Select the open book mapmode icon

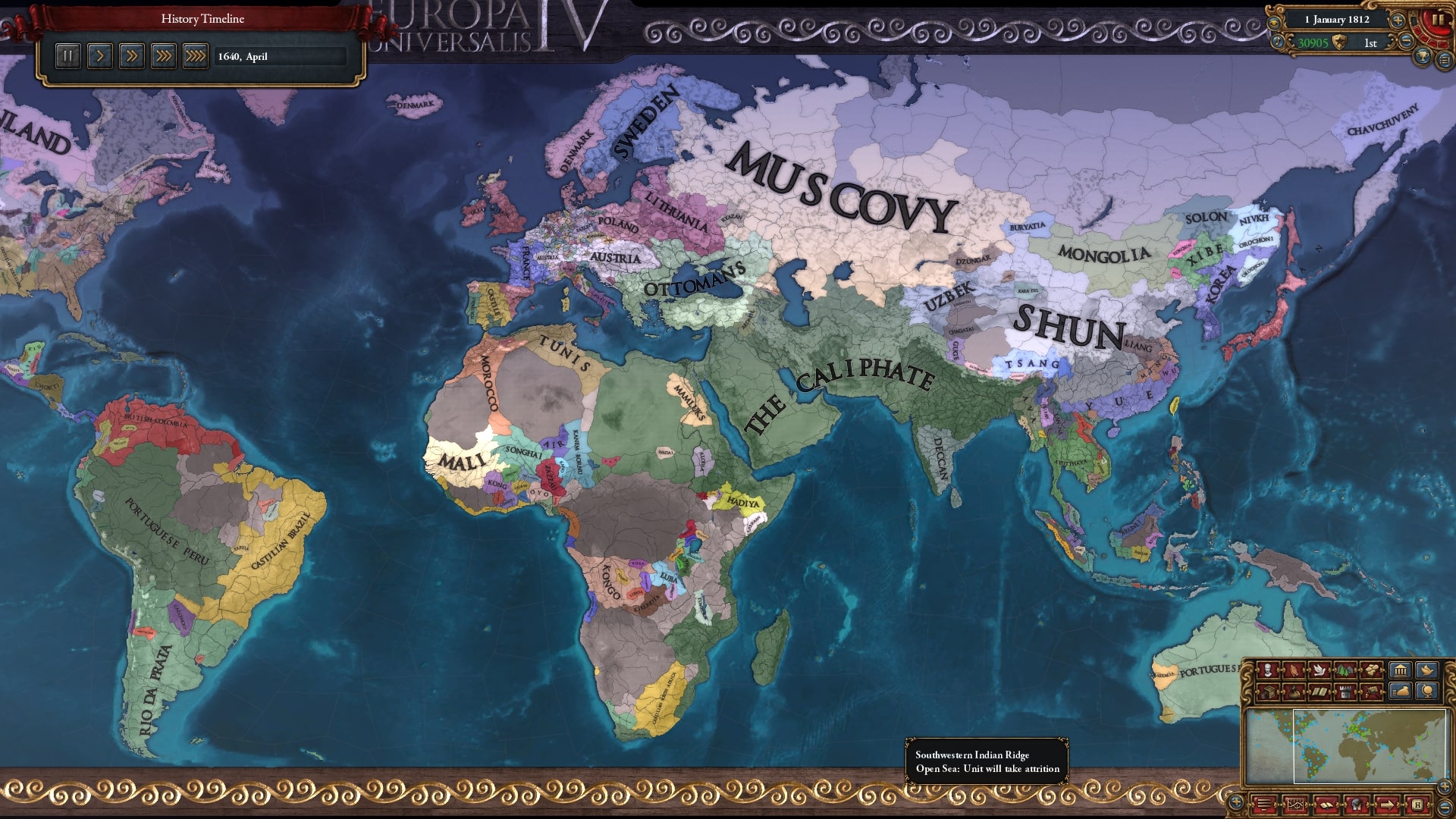(x=1319, y=692)
